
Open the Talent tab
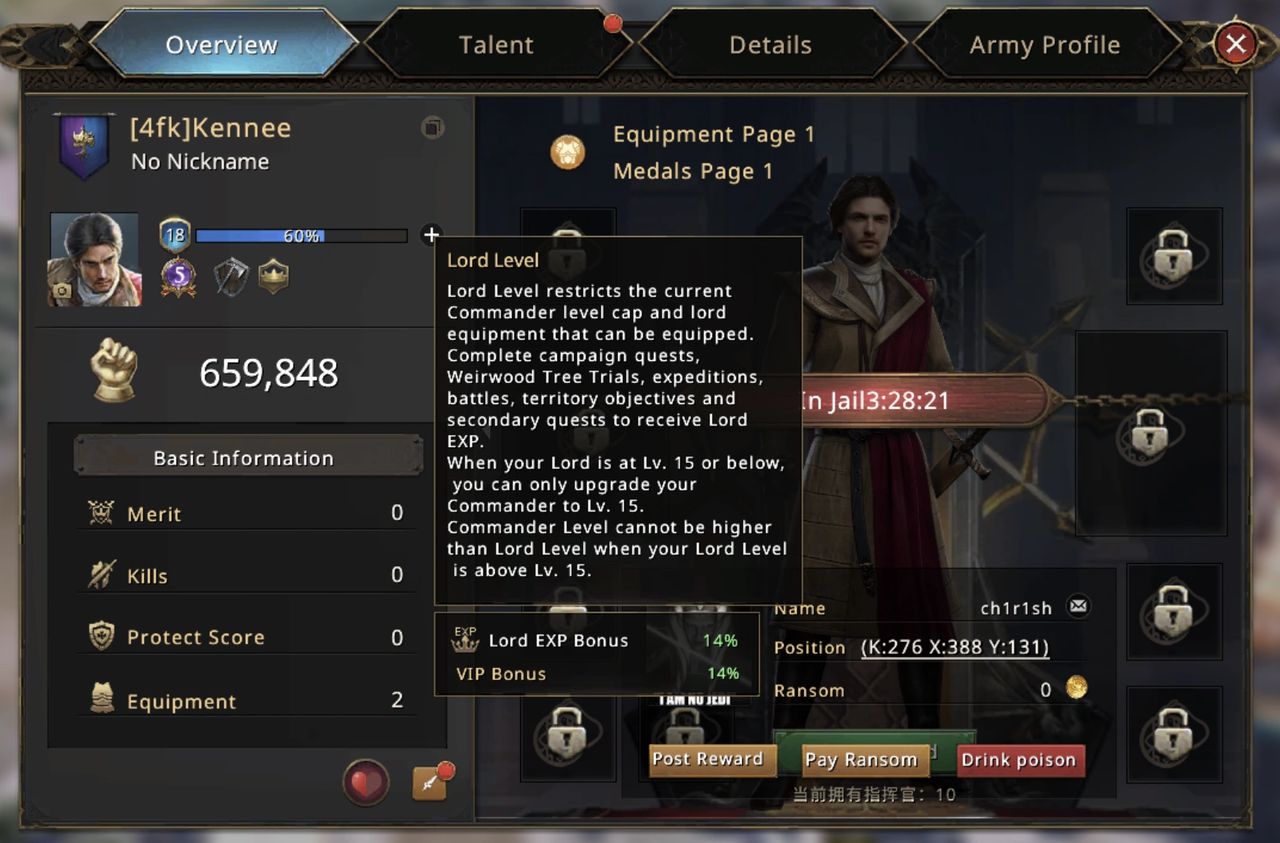pyautogui.click(x=496, y=45)
